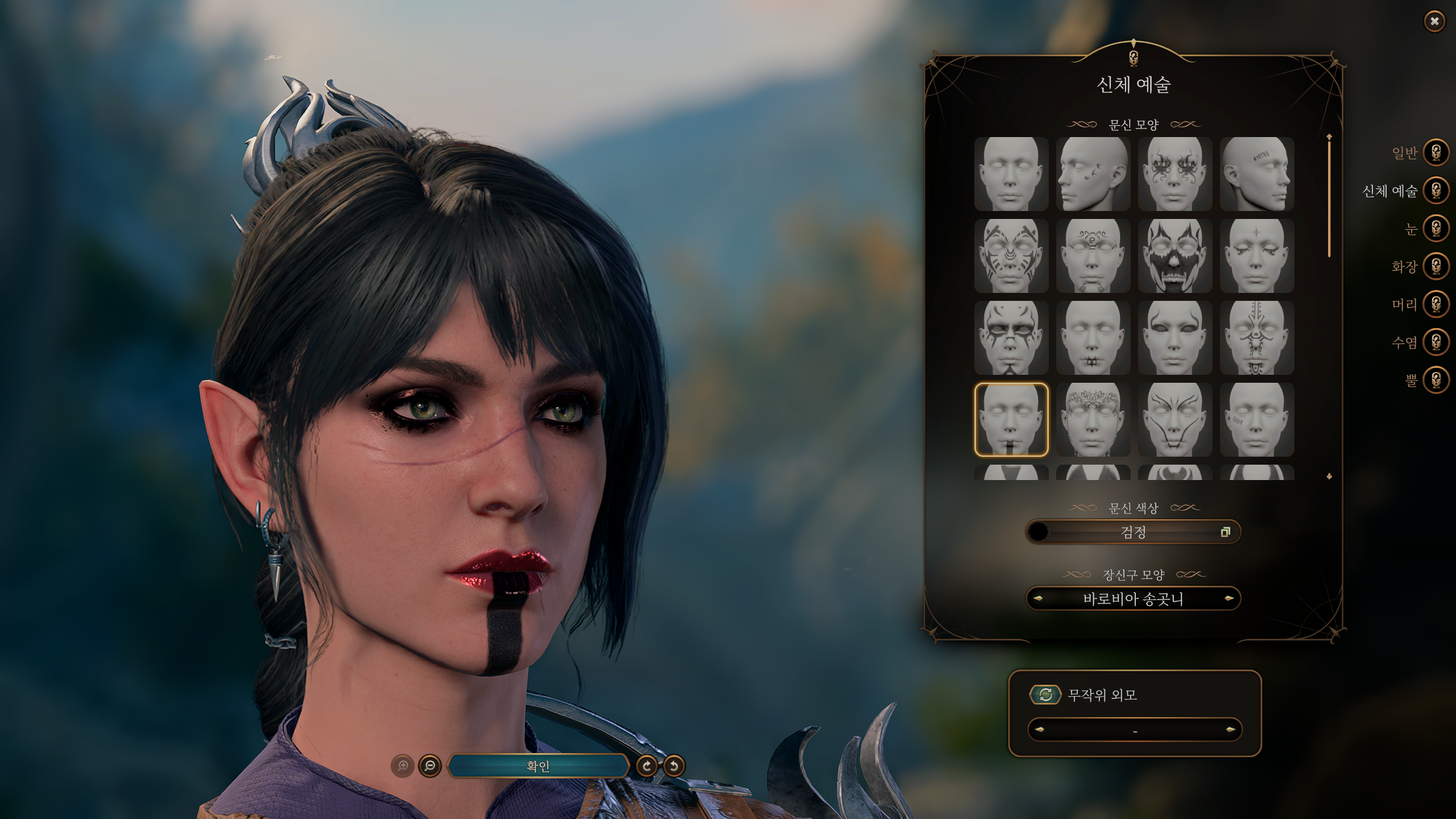Select the highlighted chin stripe tattoo
1456x819 pixels.
tap(1011, 419)
